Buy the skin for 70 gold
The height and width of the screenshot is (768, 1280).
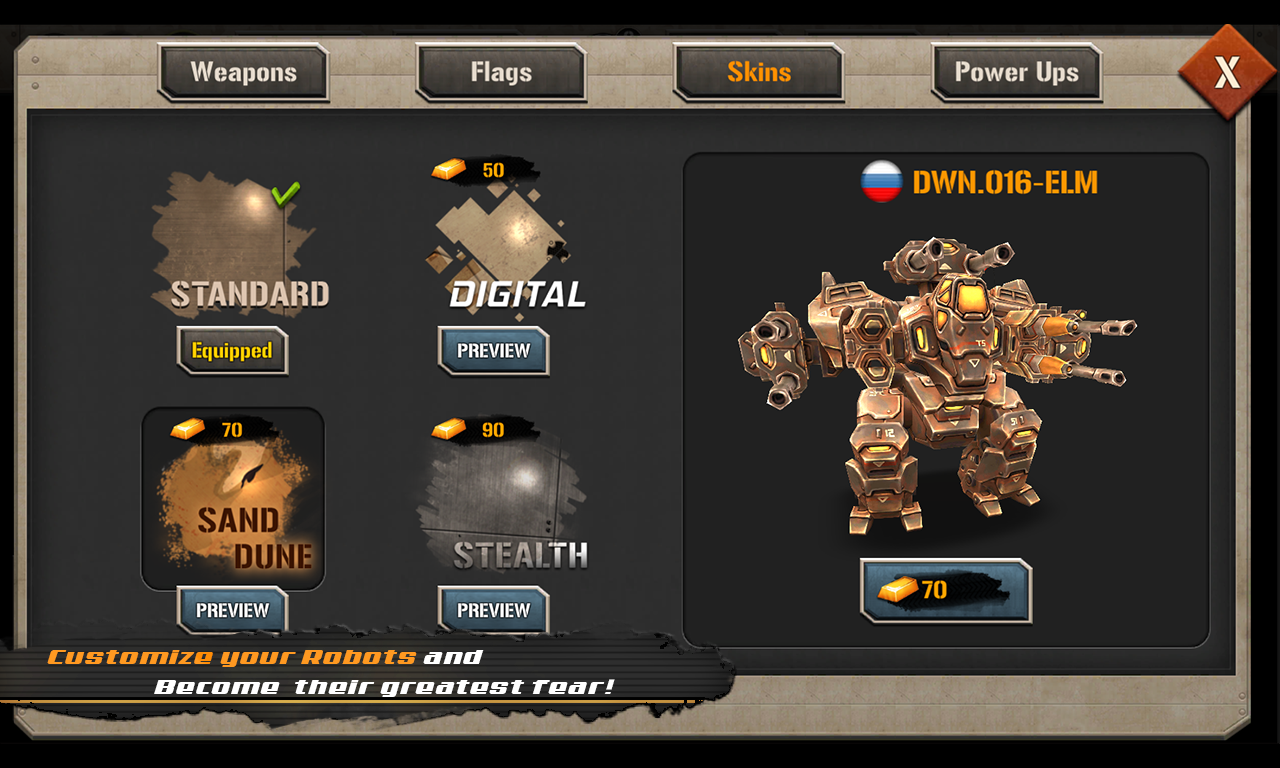(944, 589)
